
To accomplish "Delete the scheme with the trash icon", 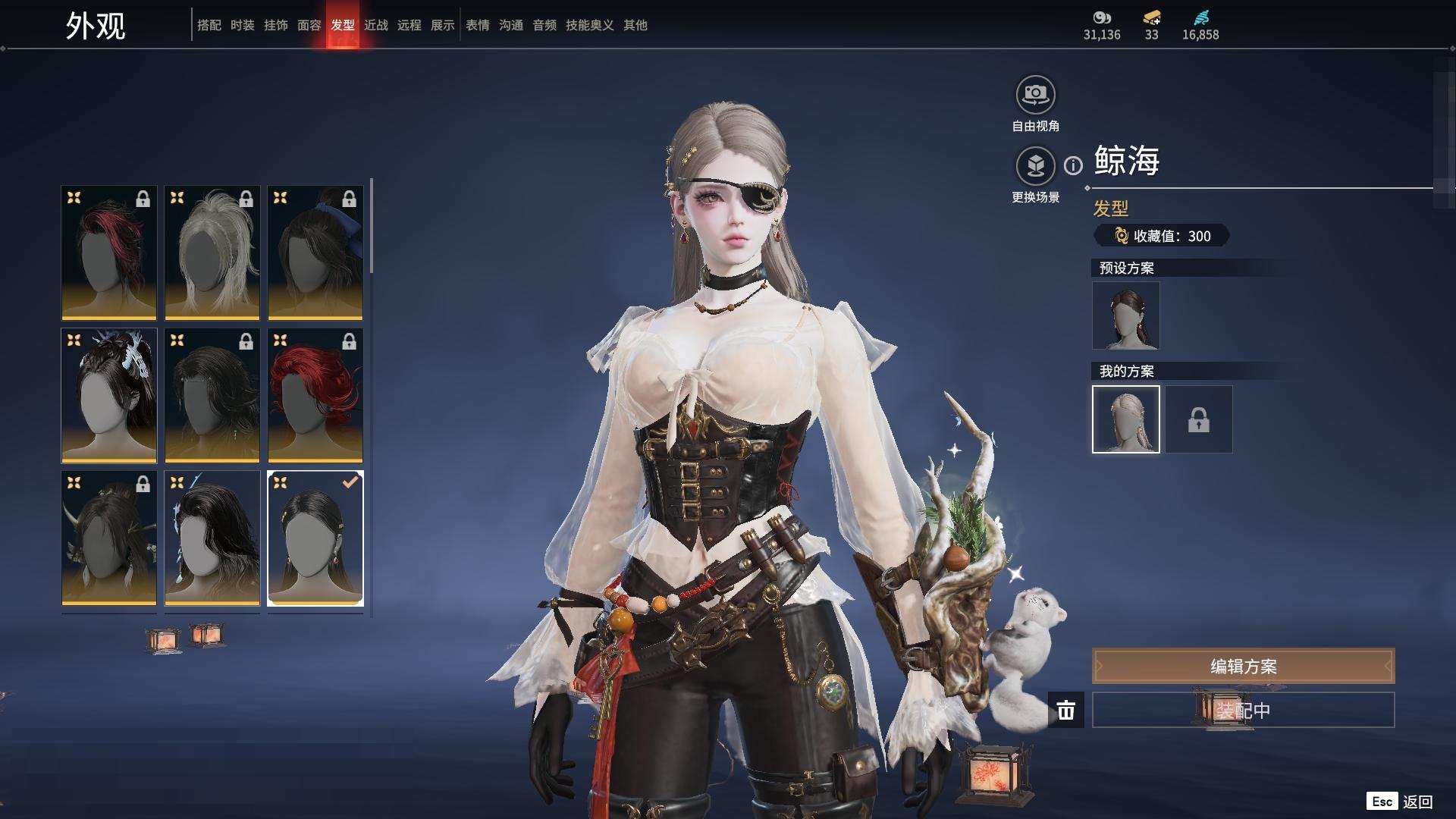I will point(1066,710).
